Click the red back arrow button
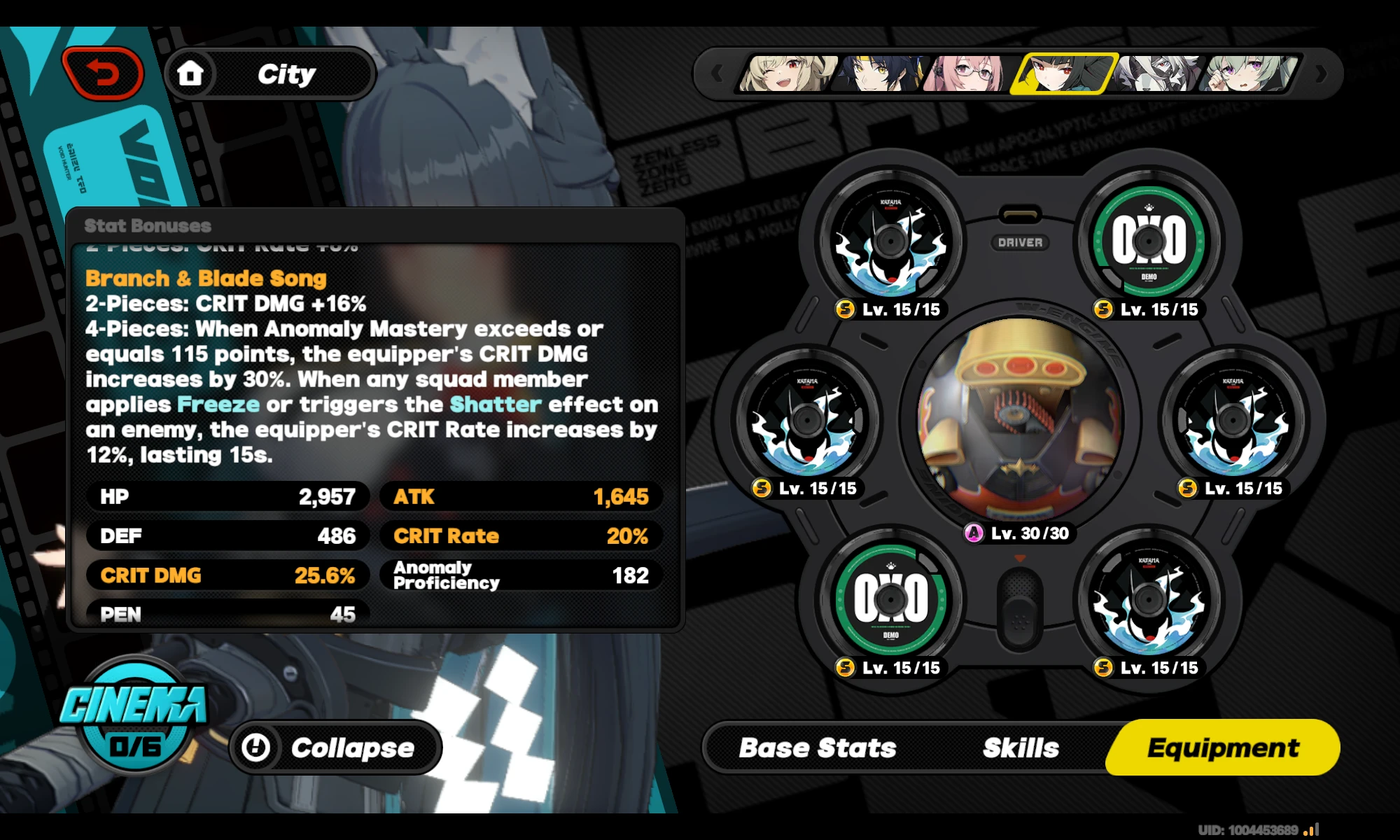This screenshot has width=1400, height=840. tap(103, 73)
